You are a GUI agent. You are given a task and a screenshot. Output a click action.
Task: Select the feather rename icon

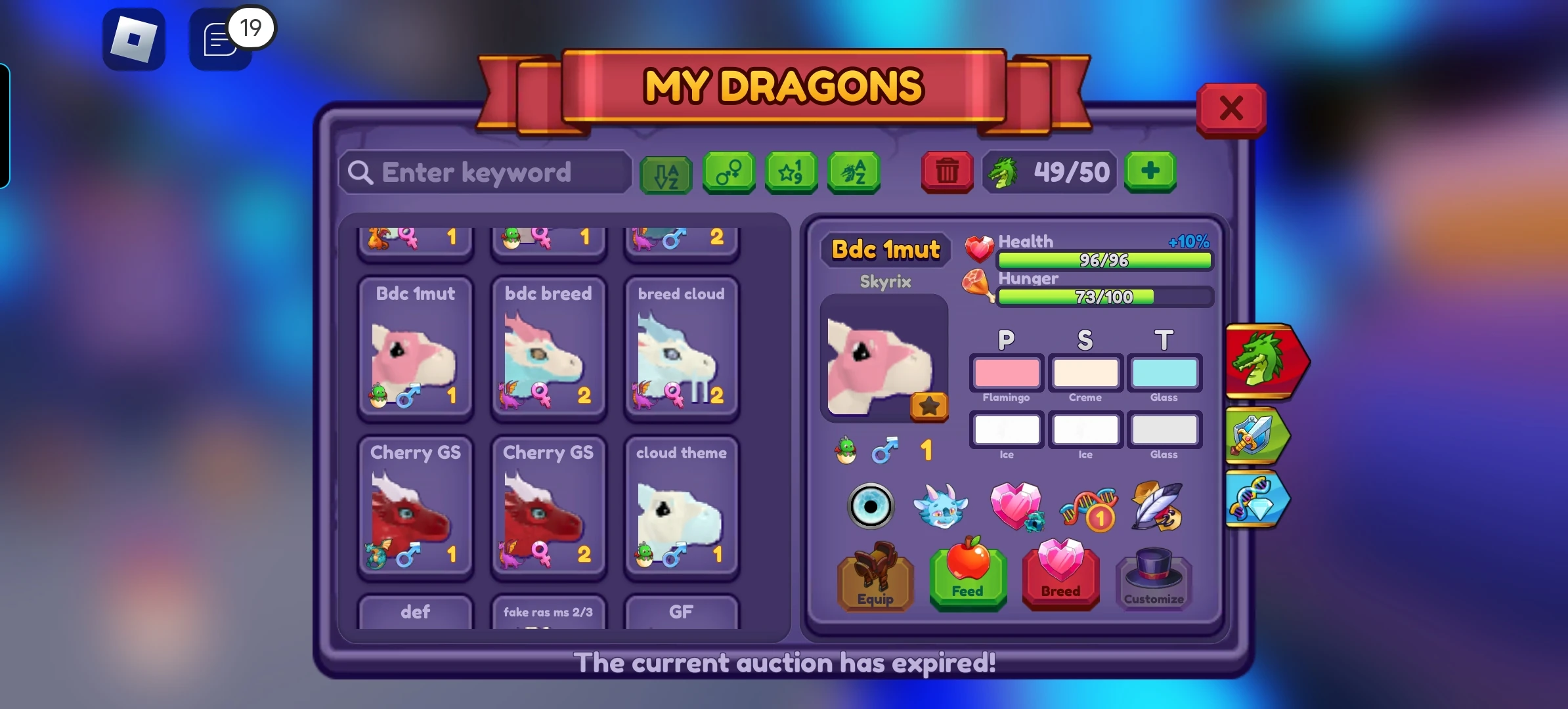(1157, 506)
